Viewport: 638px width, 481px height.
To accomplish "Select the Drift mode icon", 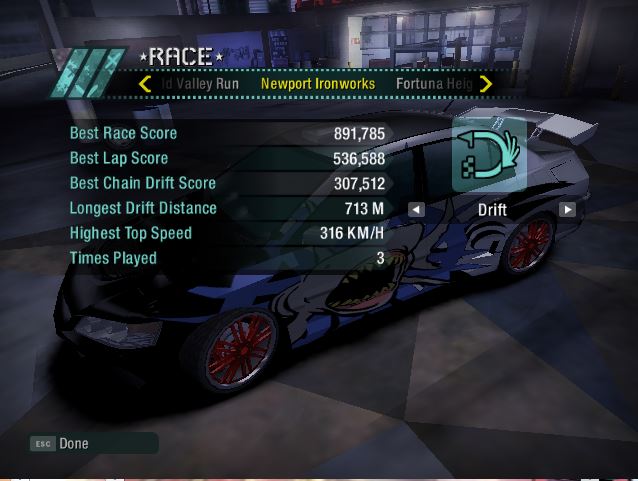I will coord(490,154).
